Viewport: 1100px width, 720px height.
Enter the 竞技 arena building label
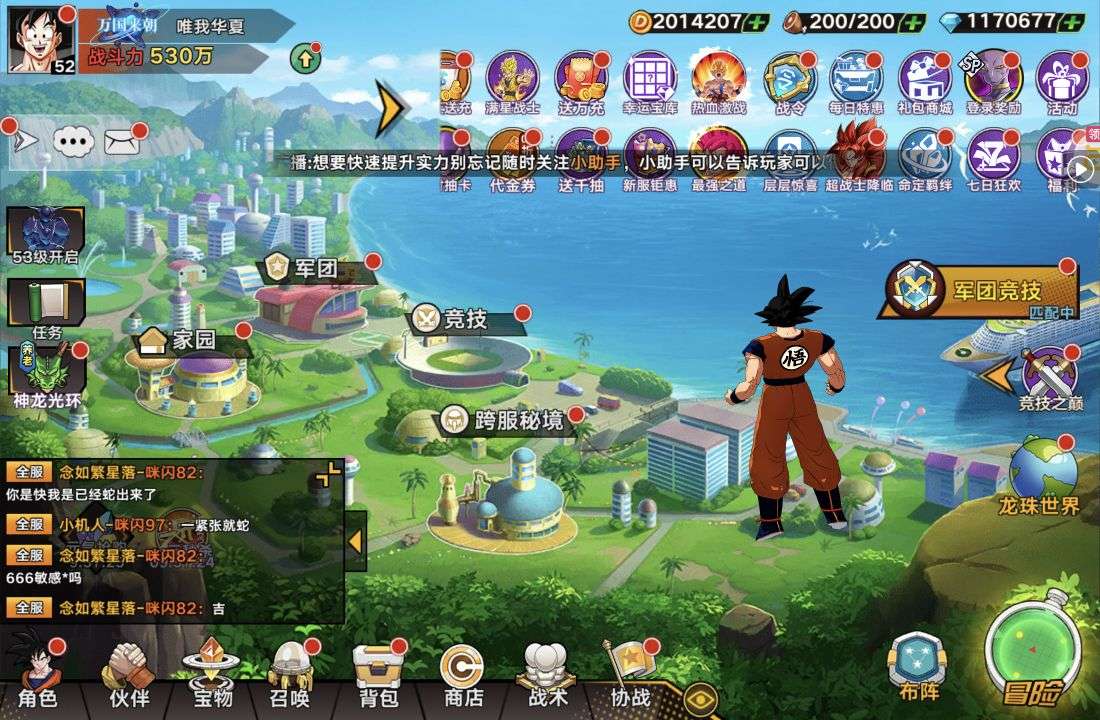tap(466, 319)
